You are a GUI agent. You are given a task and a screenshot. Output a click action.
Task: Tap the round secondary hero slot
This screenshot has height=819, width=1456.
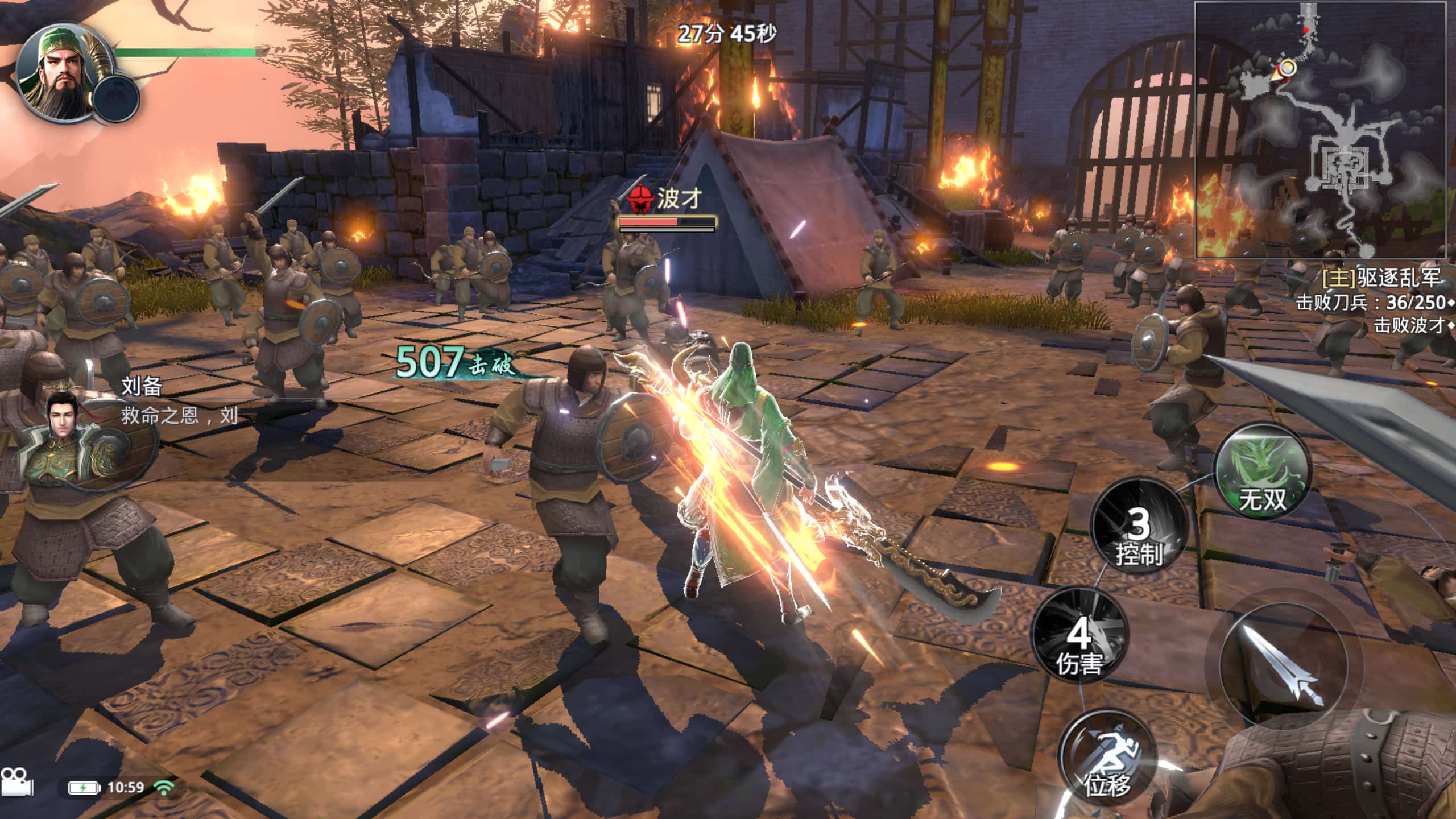116,98
